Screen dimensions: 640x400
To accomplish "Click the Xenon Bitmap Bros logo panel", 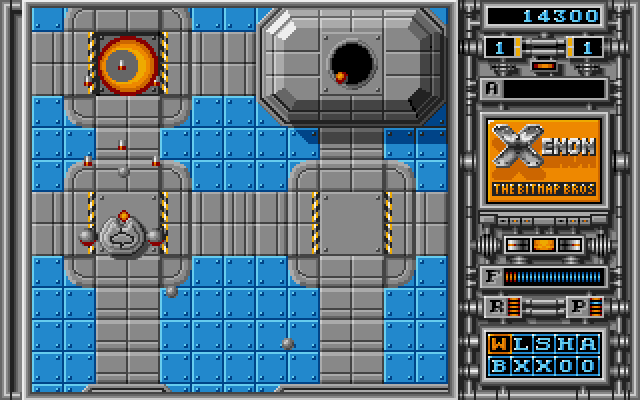I will coord(545,160).
